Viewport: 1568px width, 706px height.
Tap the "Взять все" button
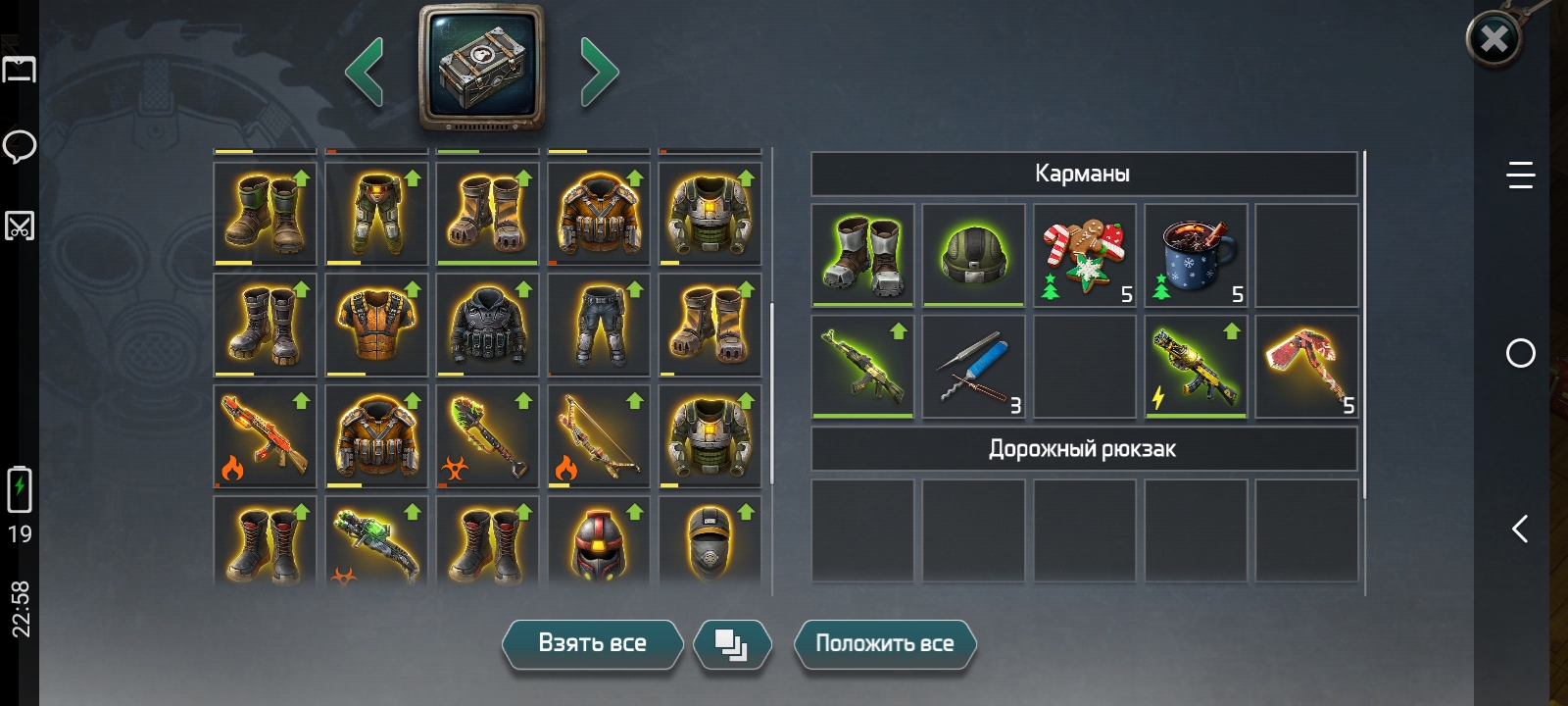tap(592, 643)
